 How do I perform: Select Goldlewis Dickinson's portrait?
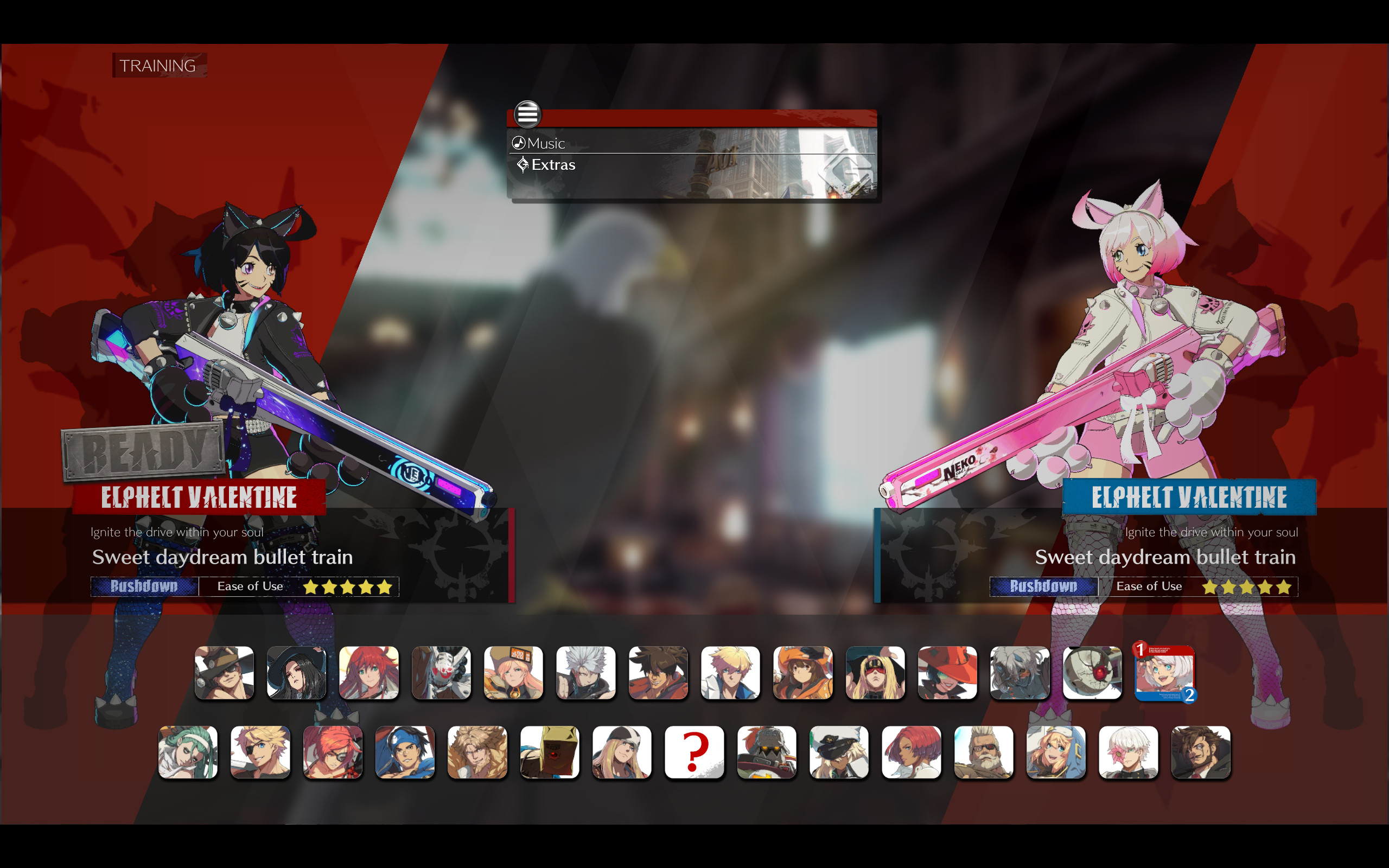(x=983, y=752)
